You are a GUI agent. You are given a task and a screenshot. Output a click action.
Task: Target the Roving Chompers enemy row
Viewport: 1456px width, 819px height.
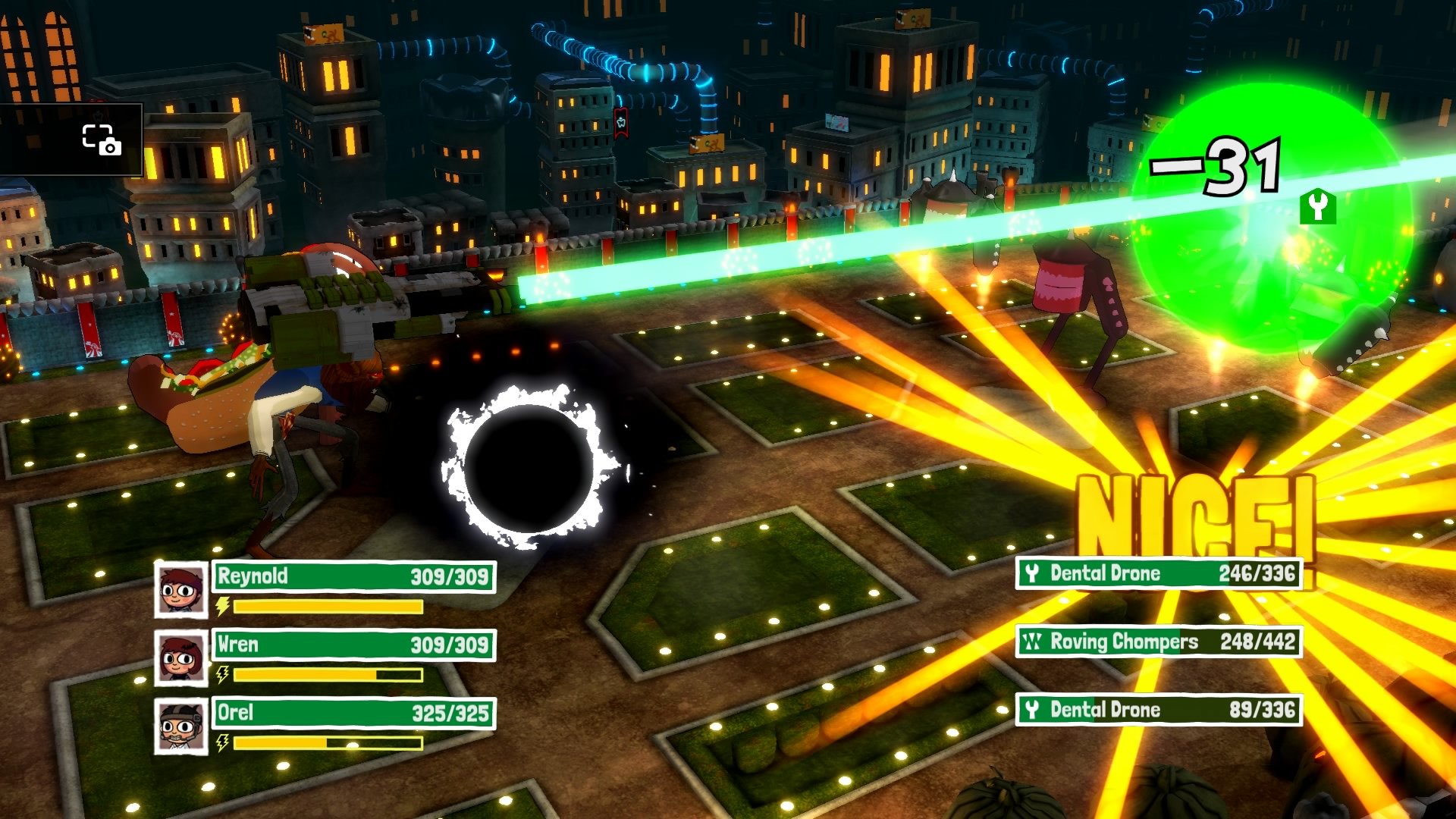point(1159,642)
